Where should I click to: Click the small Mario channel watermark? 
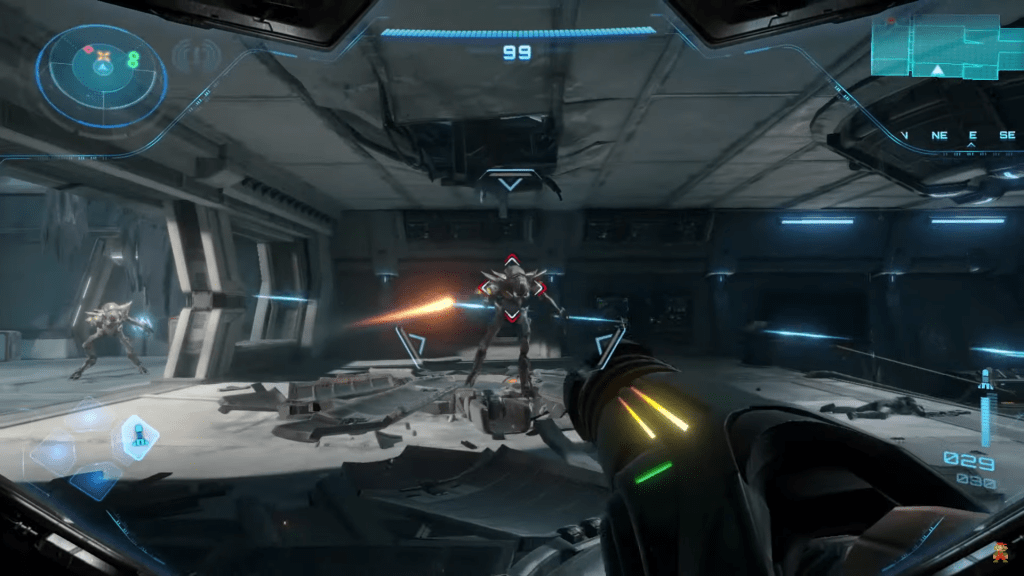(x=1000, y=551)
